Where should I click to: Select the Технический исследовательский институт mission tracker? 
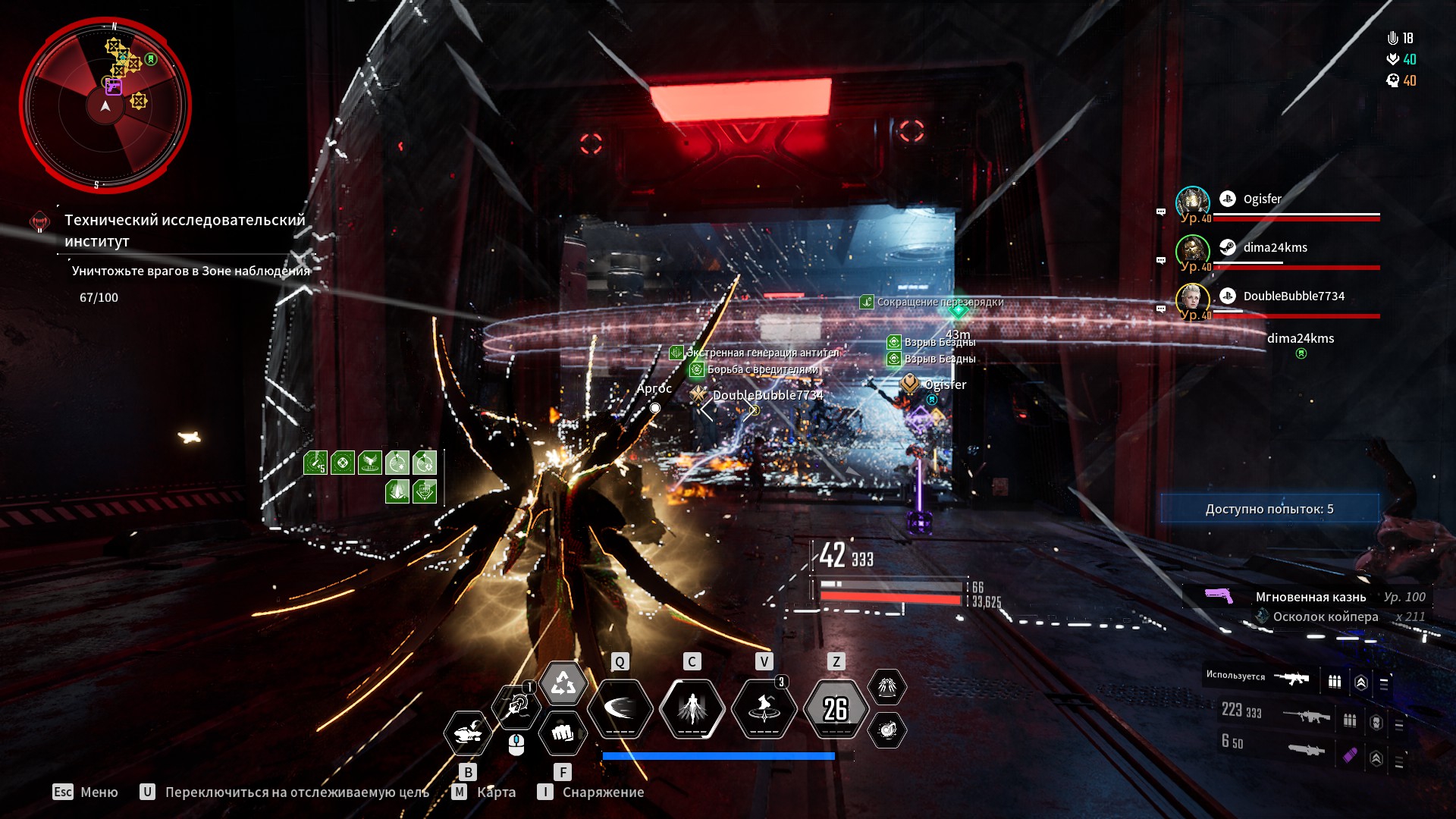click(184, 231)
